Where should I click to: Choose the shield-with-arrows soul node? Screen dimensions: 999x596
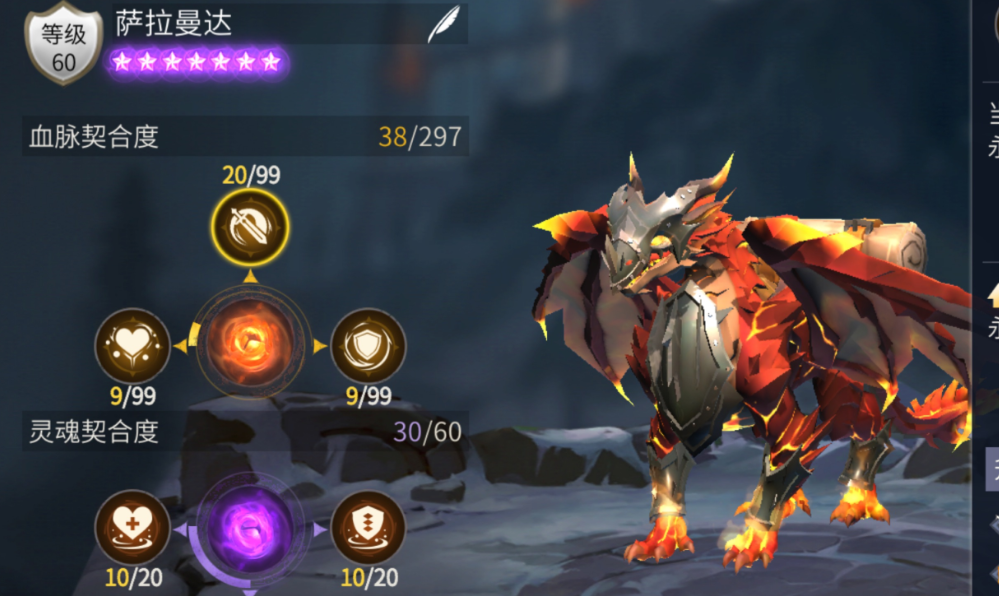[x=368, y=528]
